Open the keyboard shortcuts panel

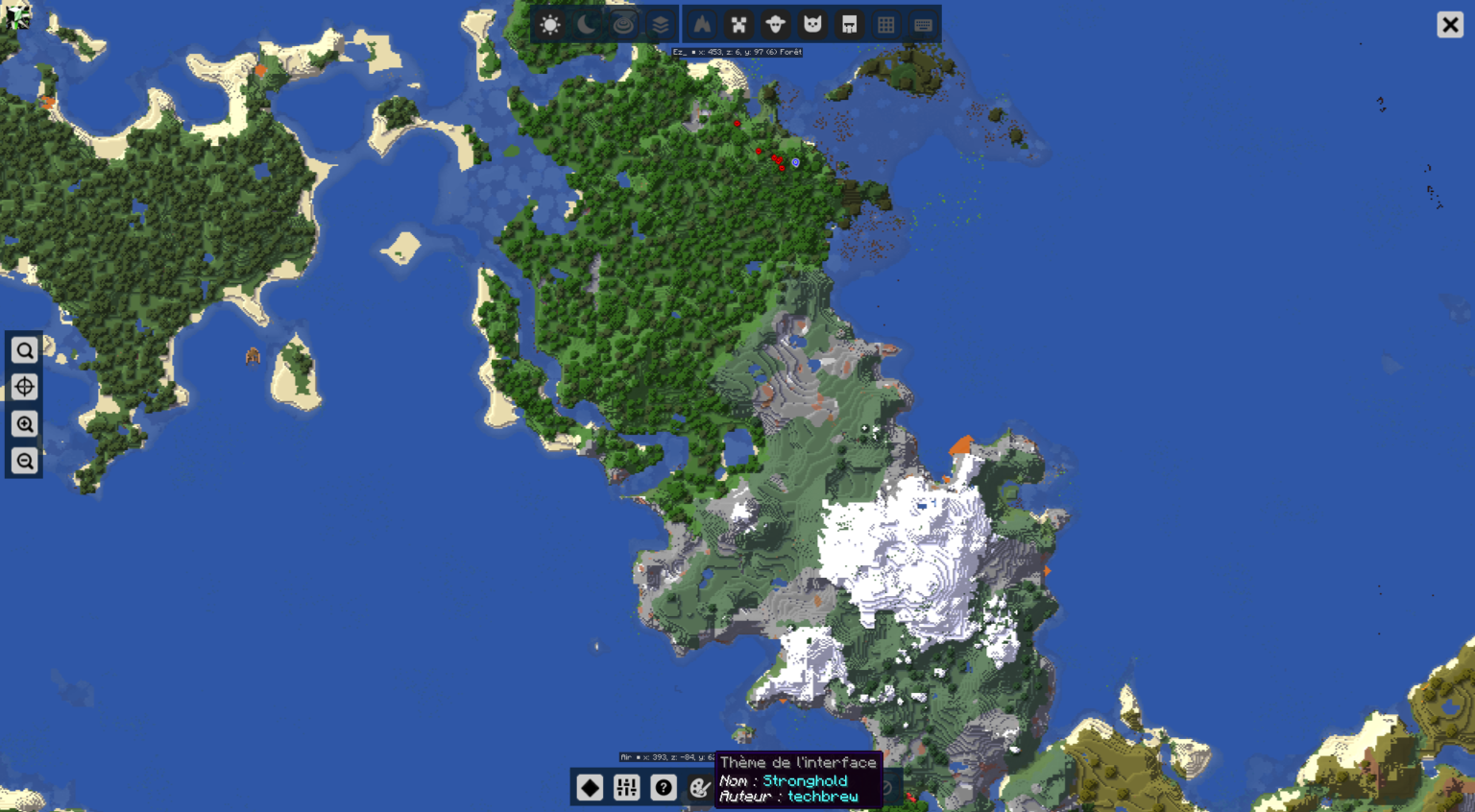(922, 24)
